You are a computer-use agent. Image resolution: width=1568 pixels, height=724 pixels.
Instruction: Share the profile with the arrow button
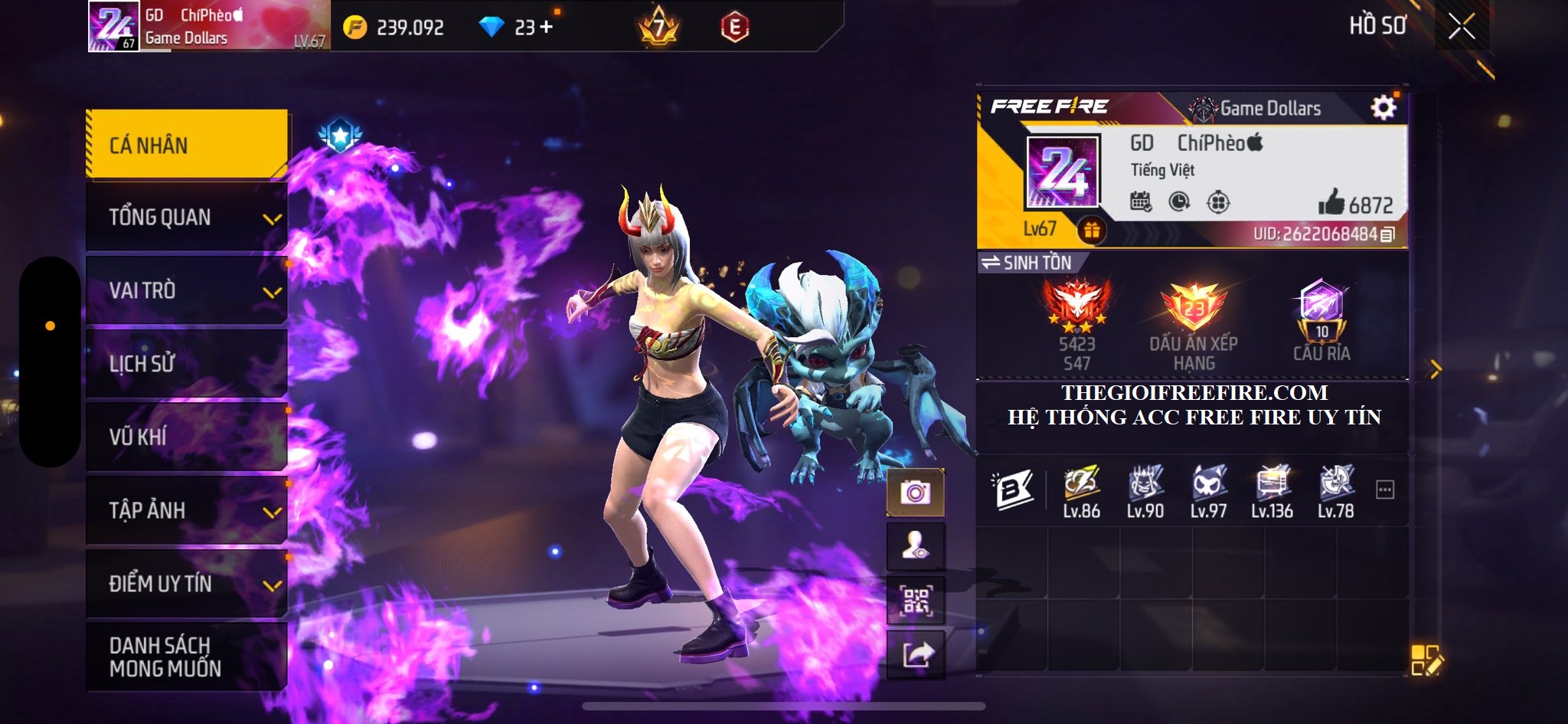coord(915,654)
